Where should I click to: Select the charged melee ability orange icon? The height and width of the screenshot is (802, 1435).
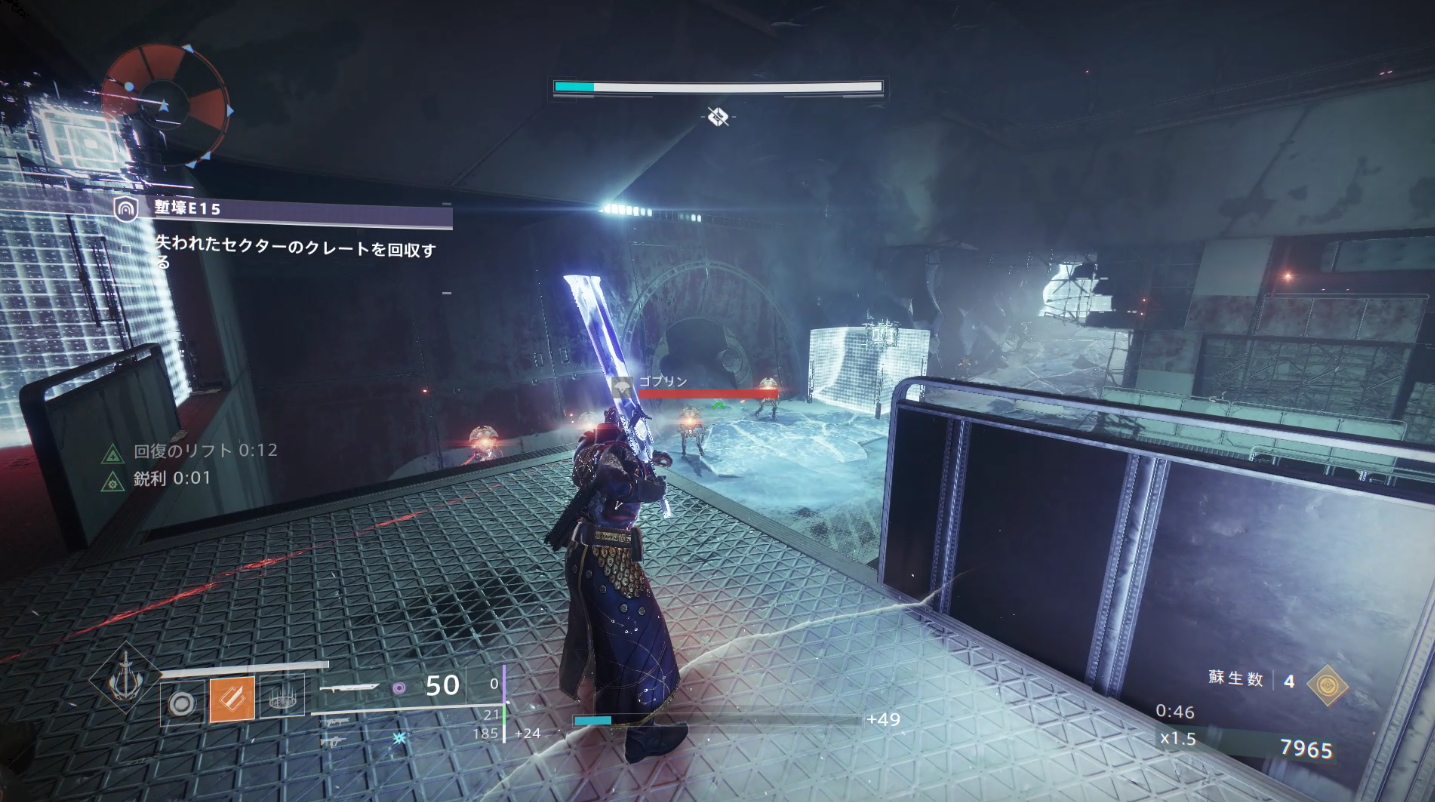click(x=232, y=700)
